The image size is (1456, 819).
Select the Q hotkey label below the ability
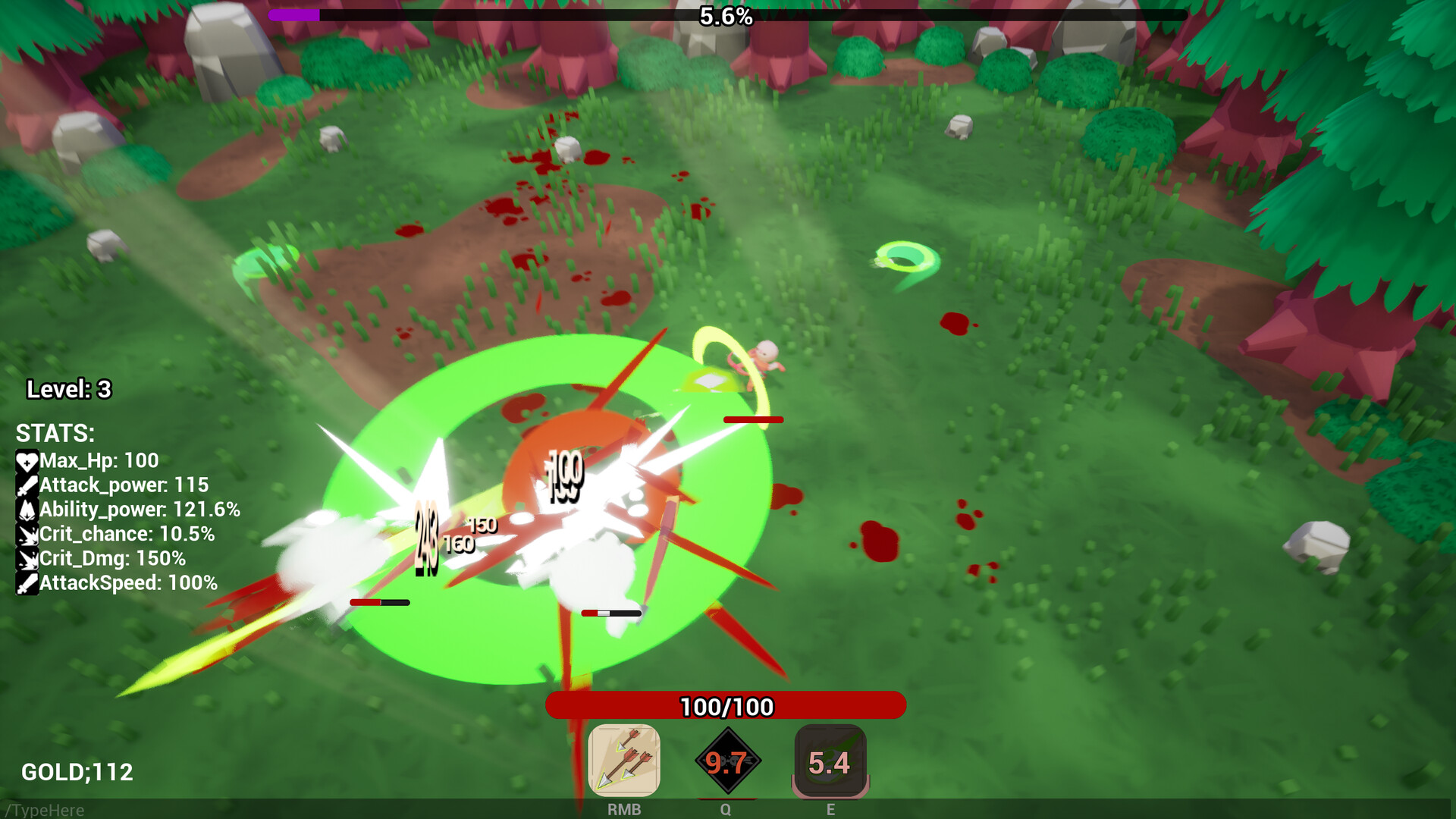(x=726, y=809)
